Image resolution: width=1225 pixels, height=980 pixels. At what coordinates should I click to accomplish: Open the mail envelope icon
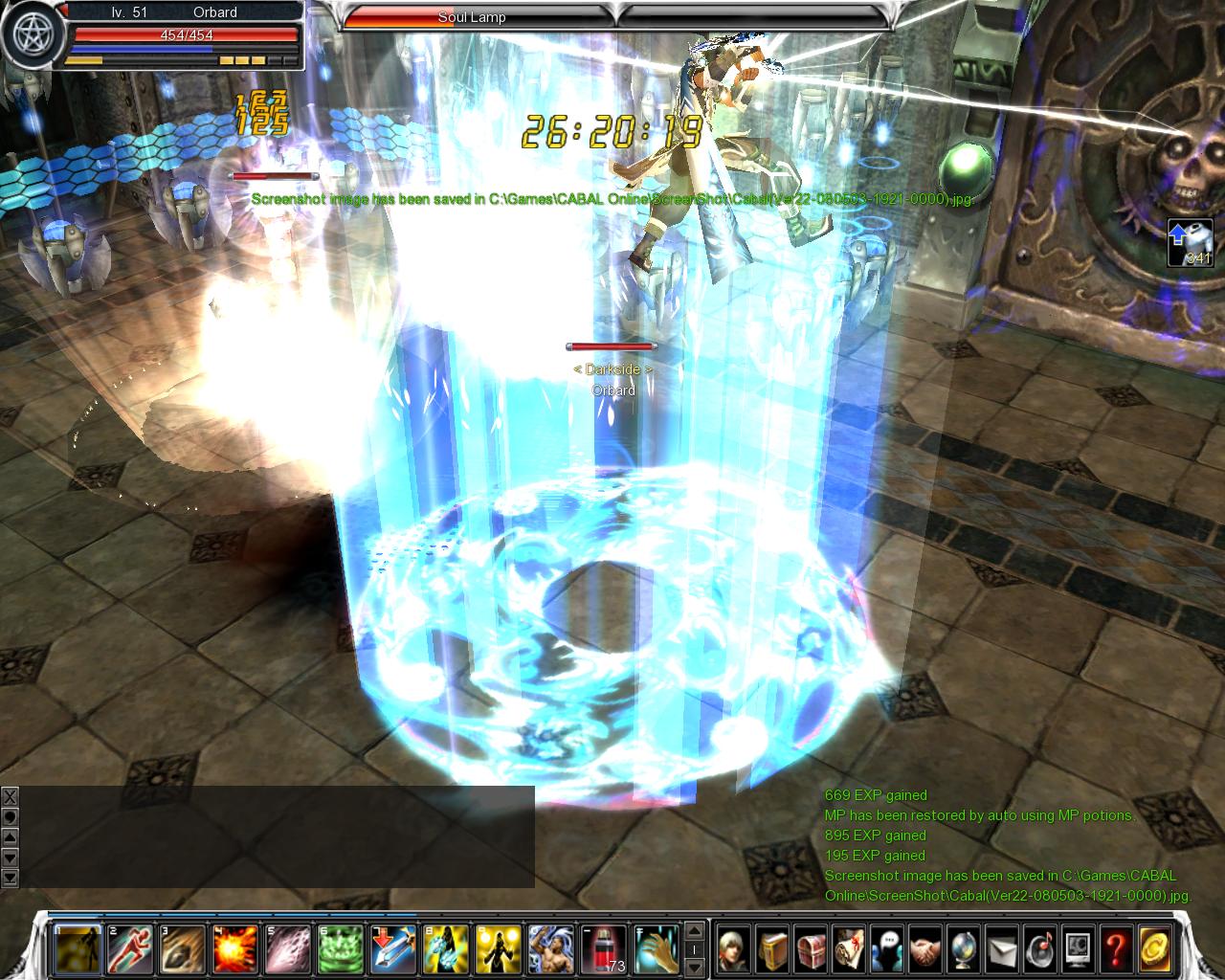pos(1002,949)
